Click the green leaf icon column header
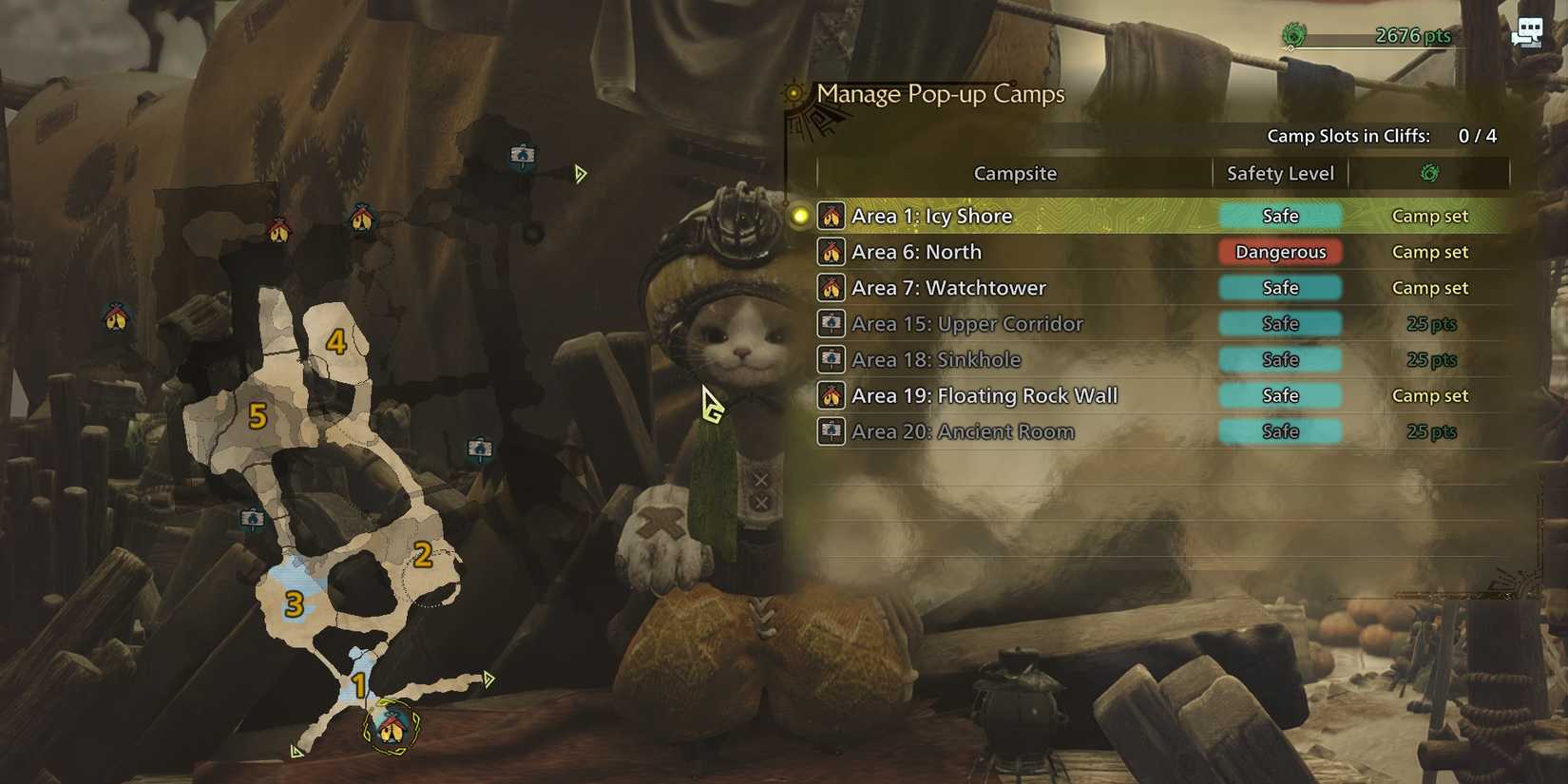The width and height of the screenshot is (1568, 784). click(x=1430, y=173)
